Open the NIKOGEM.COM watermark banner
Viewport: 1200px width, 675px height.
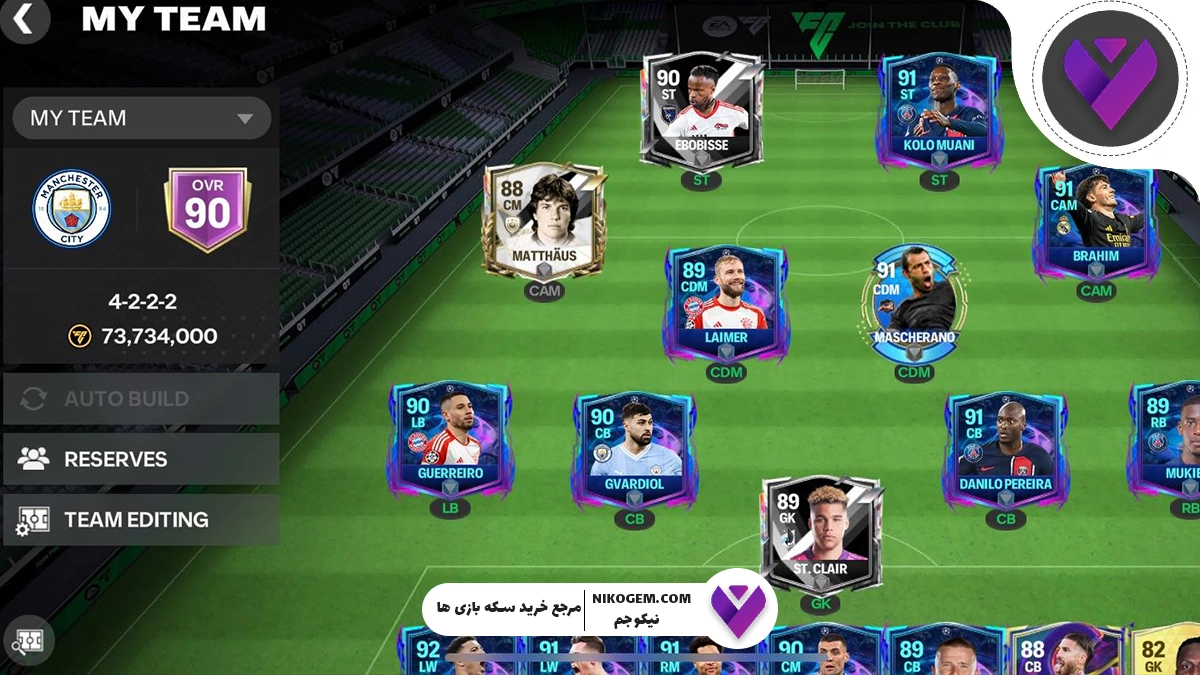tap(600, 608)
